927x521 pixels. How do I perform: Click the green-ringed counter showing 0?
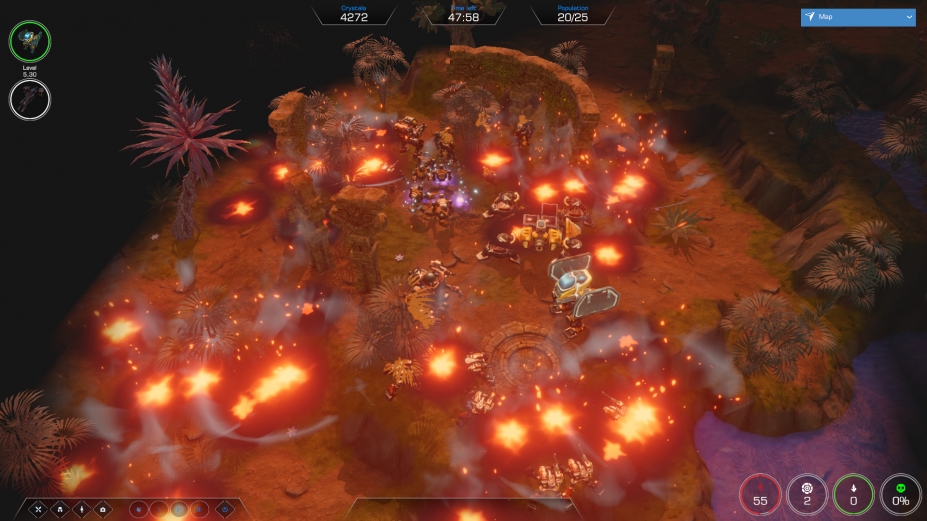tap(853, 494)
